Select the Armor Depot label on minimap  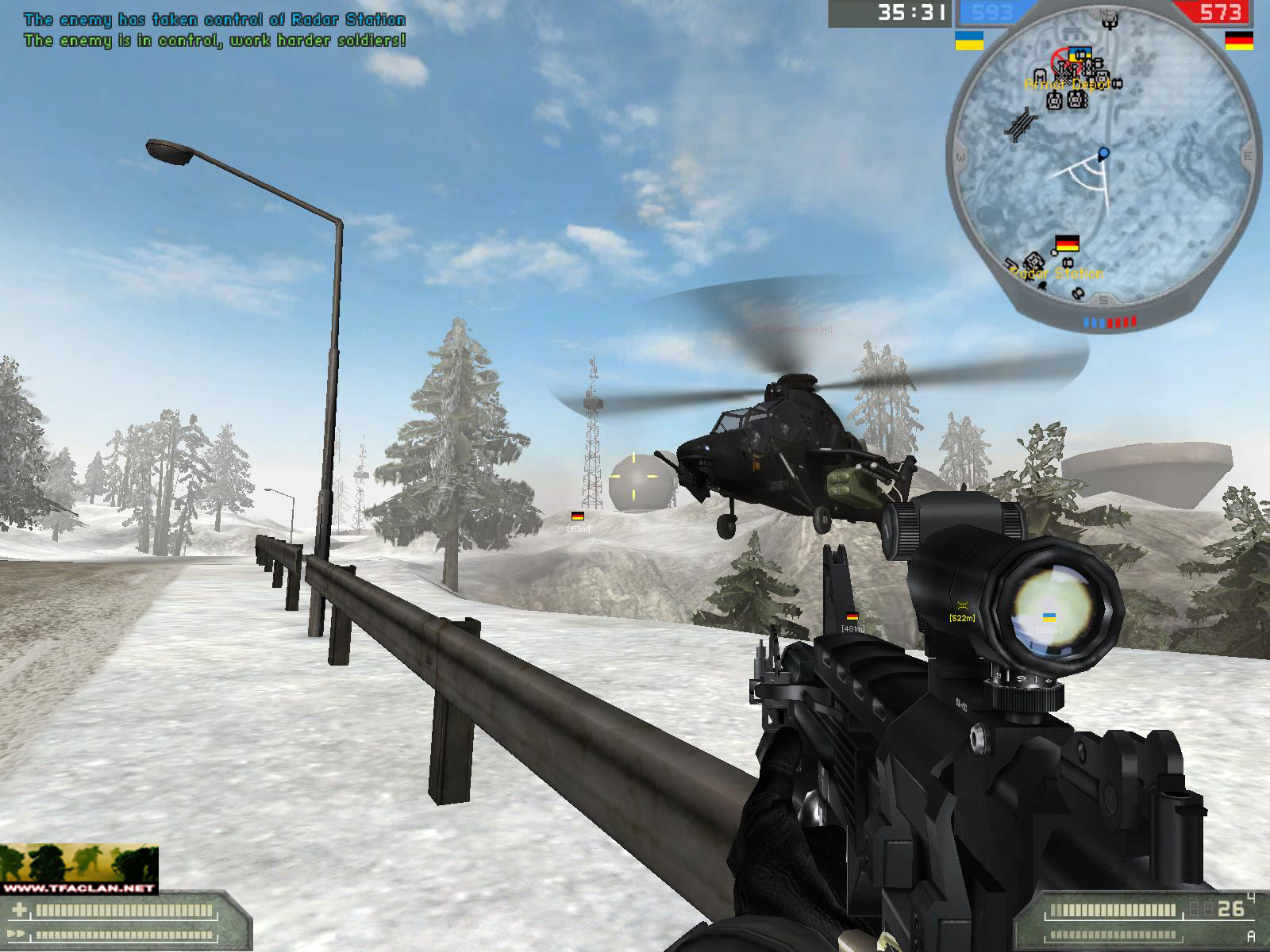[1067, 84]
